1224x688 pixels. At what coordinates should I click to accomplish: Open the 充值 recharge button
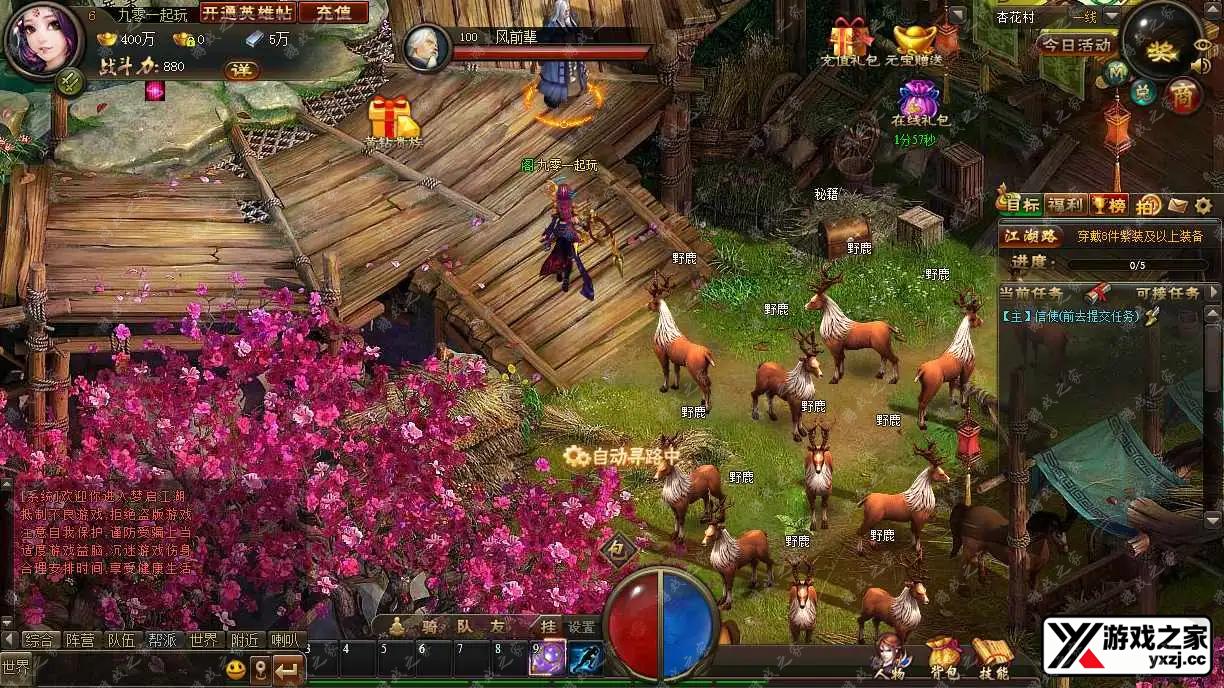point(333,12)
